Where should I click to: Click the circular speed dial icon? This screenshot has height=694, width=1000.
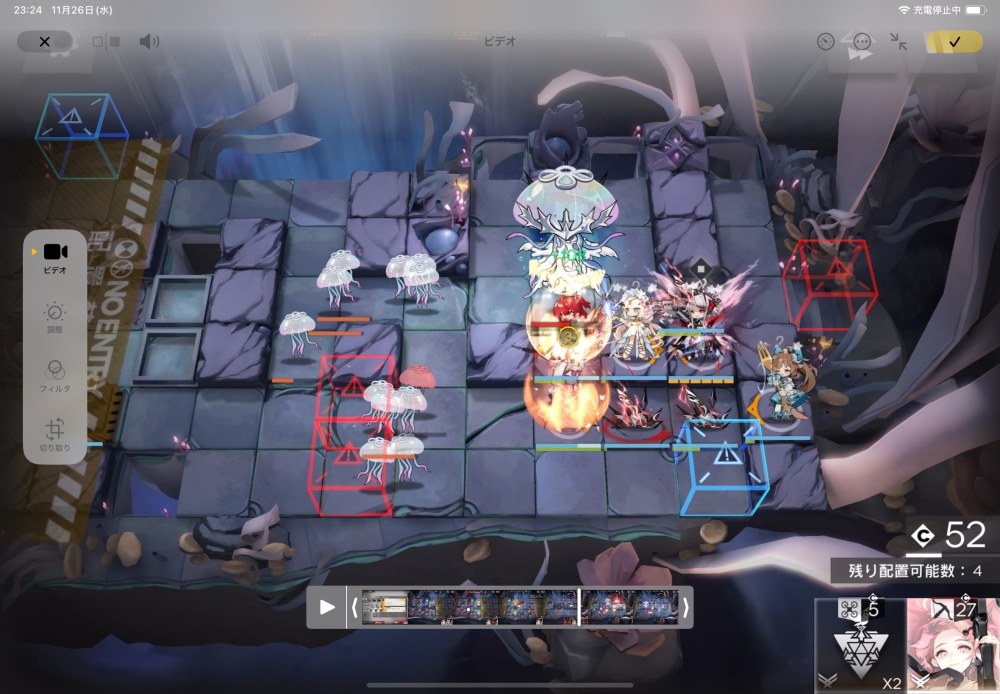click(x=825, y=42)
